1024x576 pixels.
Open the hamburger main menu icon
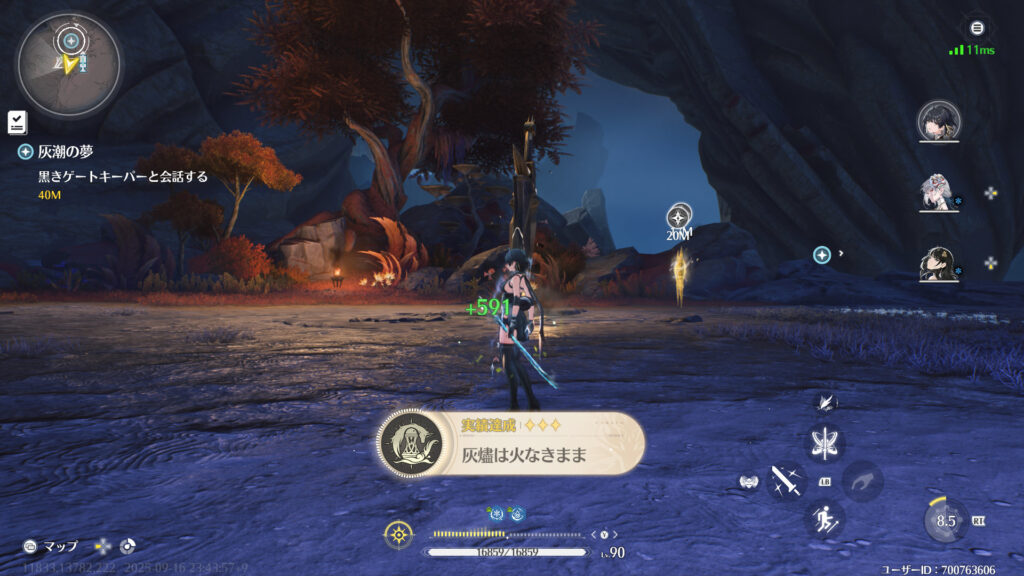coord(977,28)
